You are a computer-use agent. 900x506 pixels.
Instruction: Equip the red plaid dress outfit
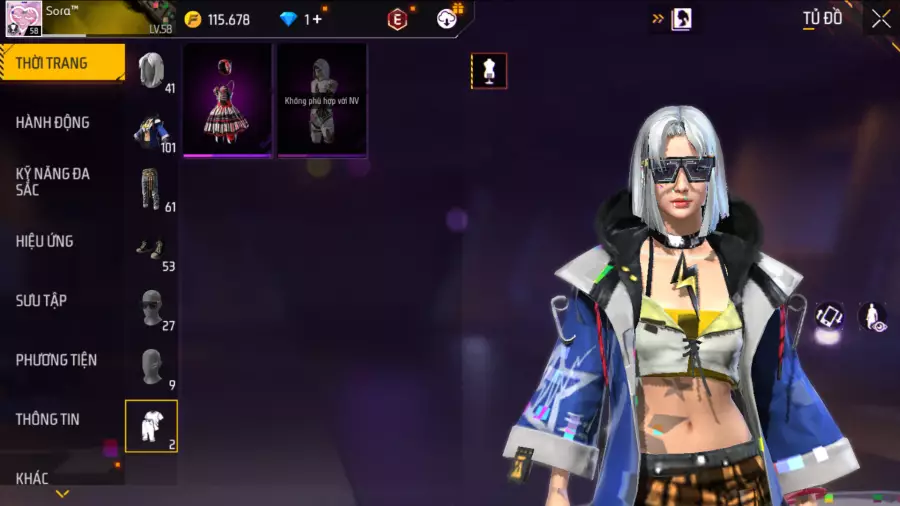pos(227,100)
